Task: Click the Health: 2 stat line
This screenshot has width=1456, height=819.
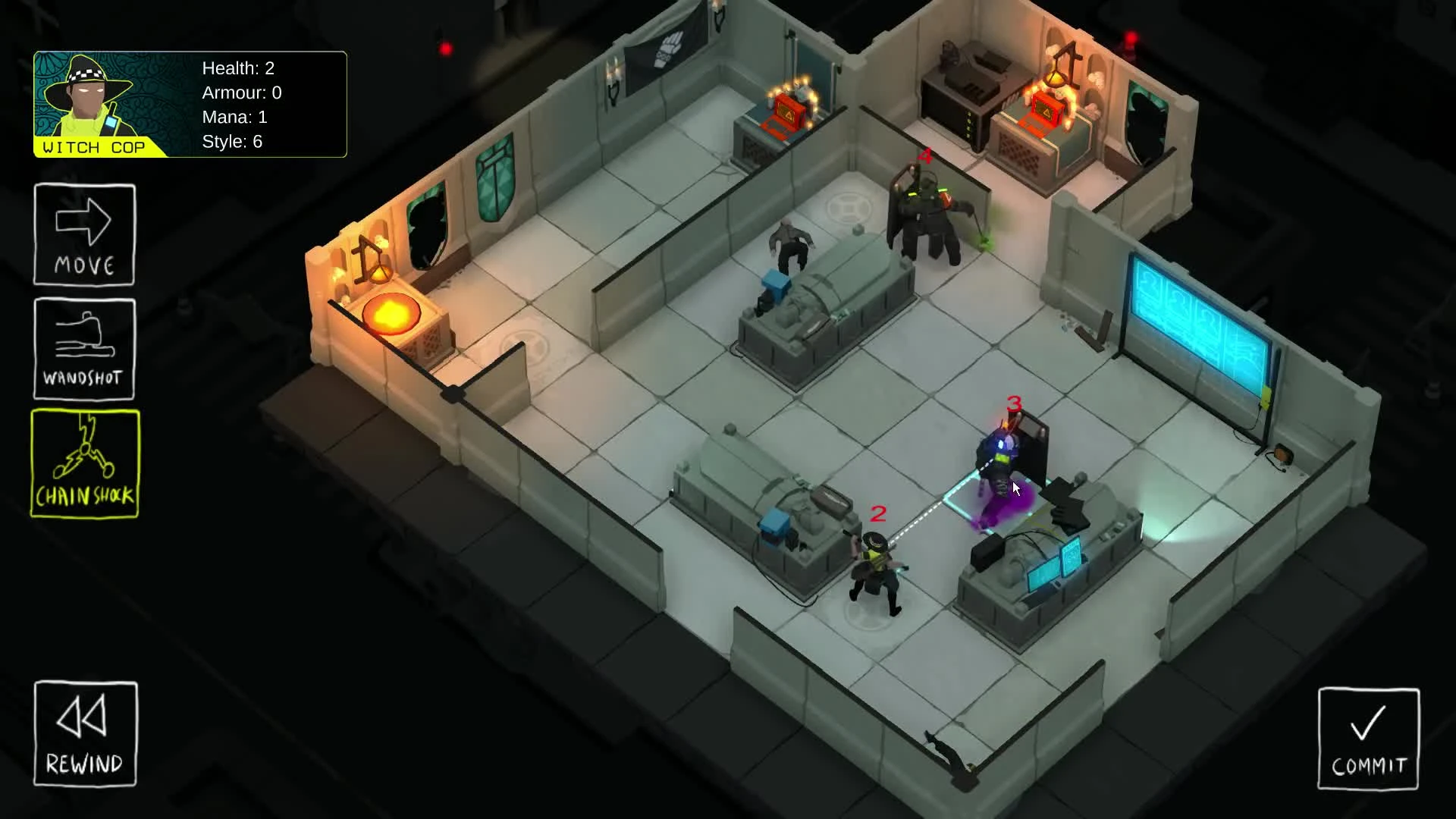Action: pos(240,68)
